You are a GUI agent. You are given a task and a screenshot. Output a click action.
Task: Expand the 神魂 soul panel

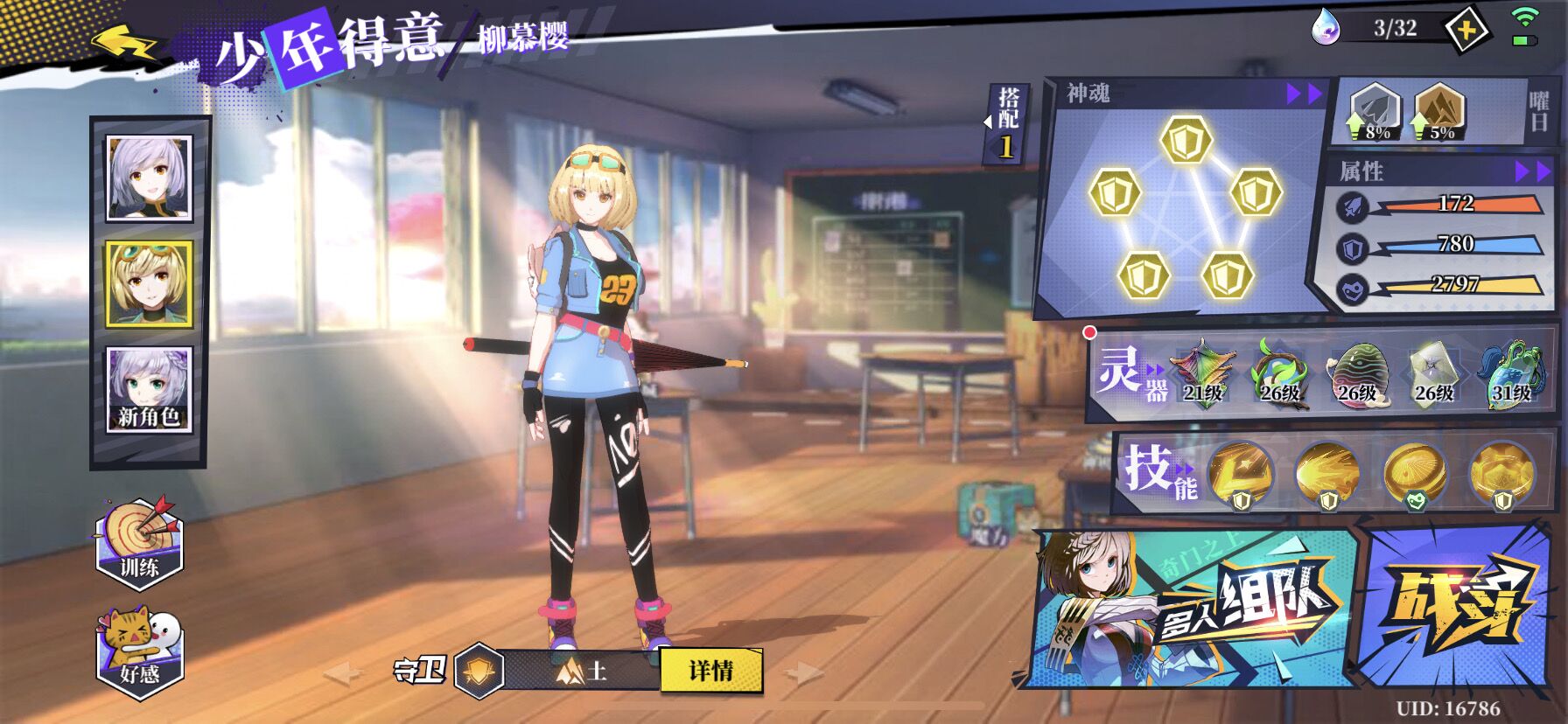click(1303, 94)
